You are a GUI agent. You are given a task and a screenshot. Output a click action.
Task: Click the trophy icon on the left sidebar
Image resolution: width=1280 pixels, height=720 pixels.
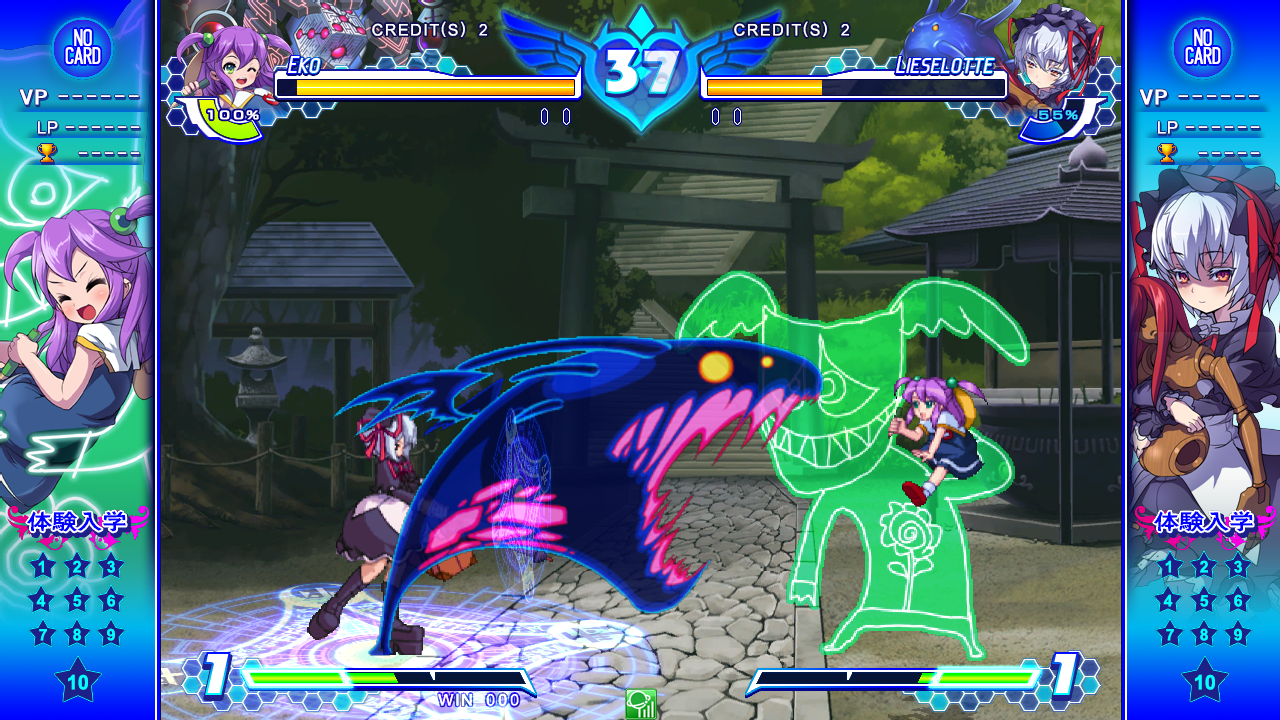pos(45,152)
